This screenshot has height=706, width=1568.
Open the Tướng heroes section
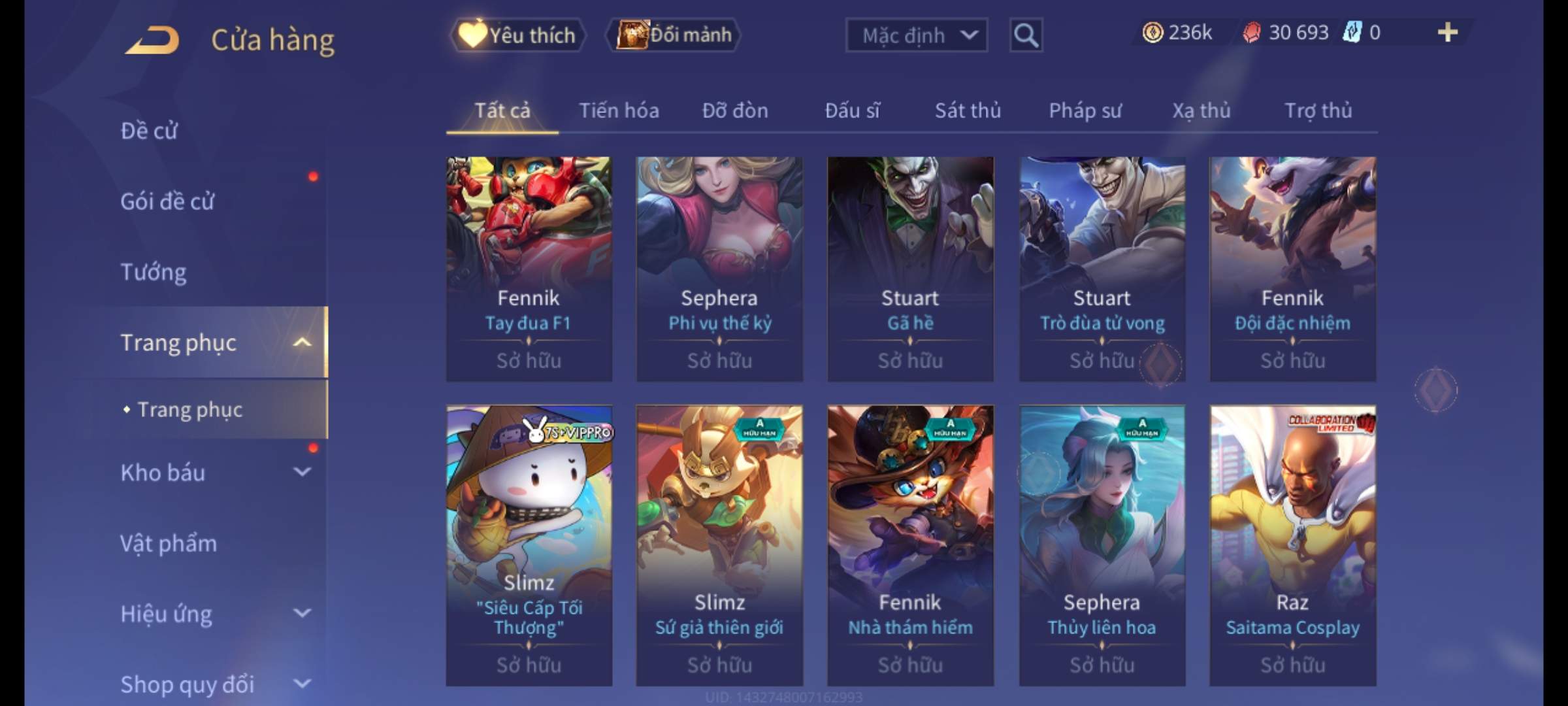click(x=154, y=272)
